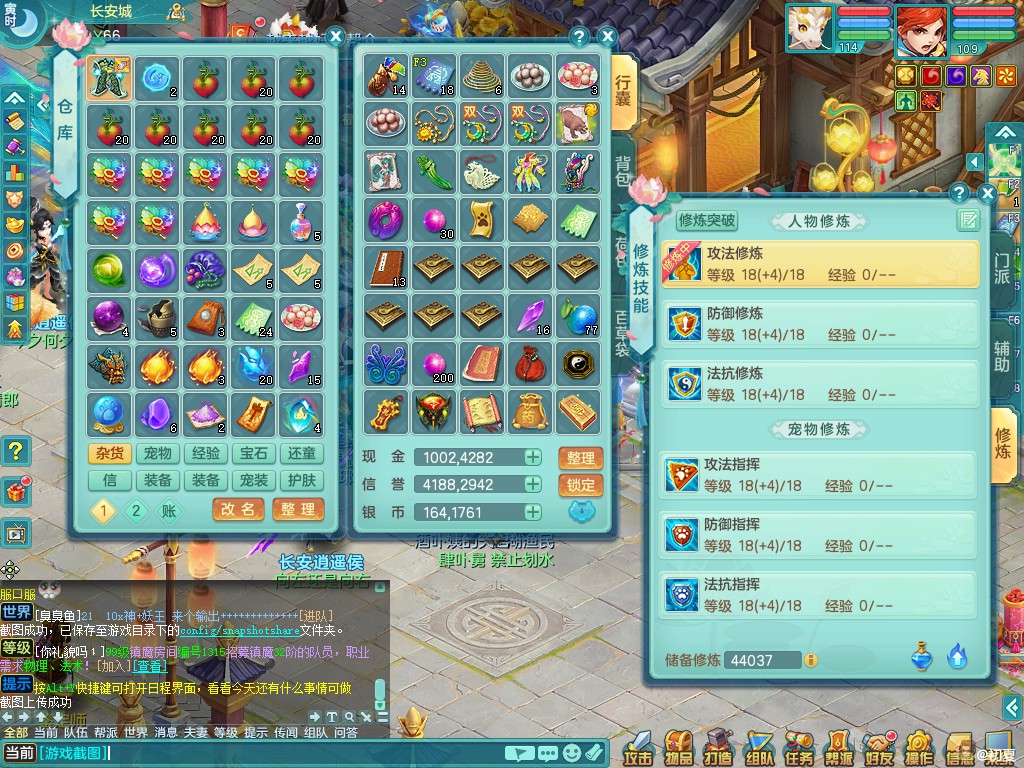The image size is (1024, 768).
Task: Add cash with the 现金 plus button
Action: coord(533,458)
